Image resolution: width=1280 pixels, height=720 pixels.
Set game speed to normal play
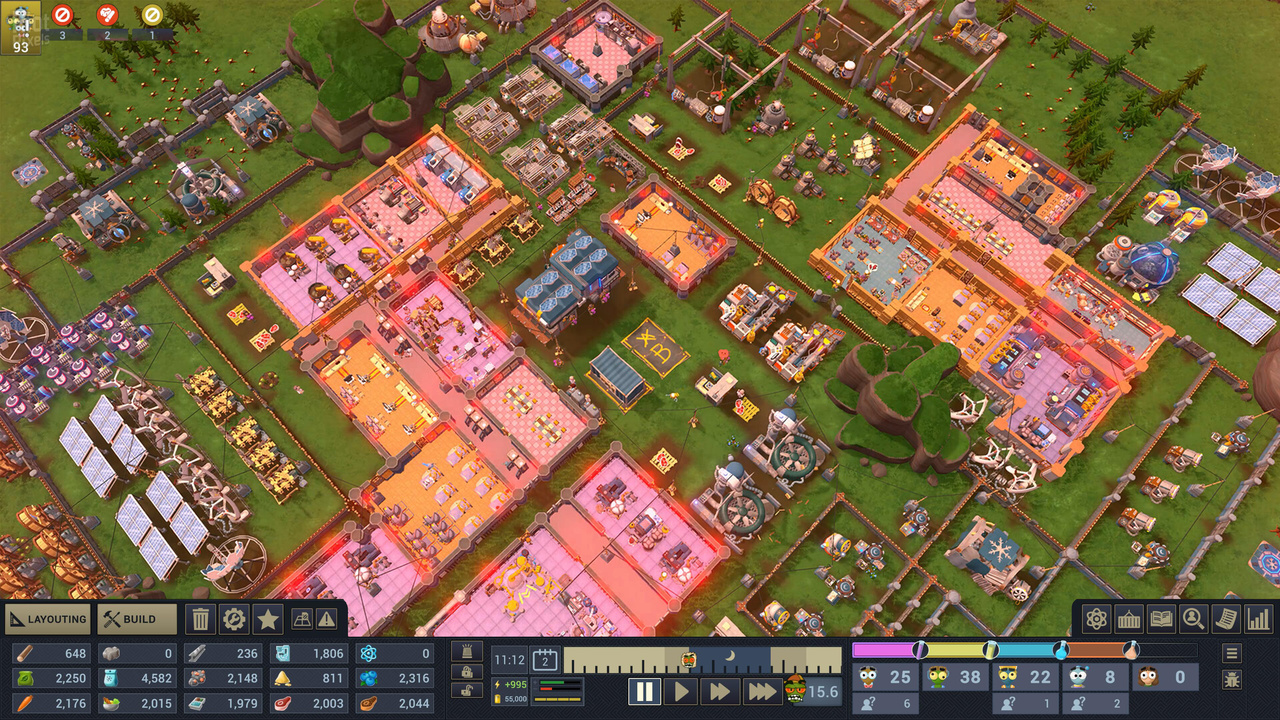click(x=681, y=691)
